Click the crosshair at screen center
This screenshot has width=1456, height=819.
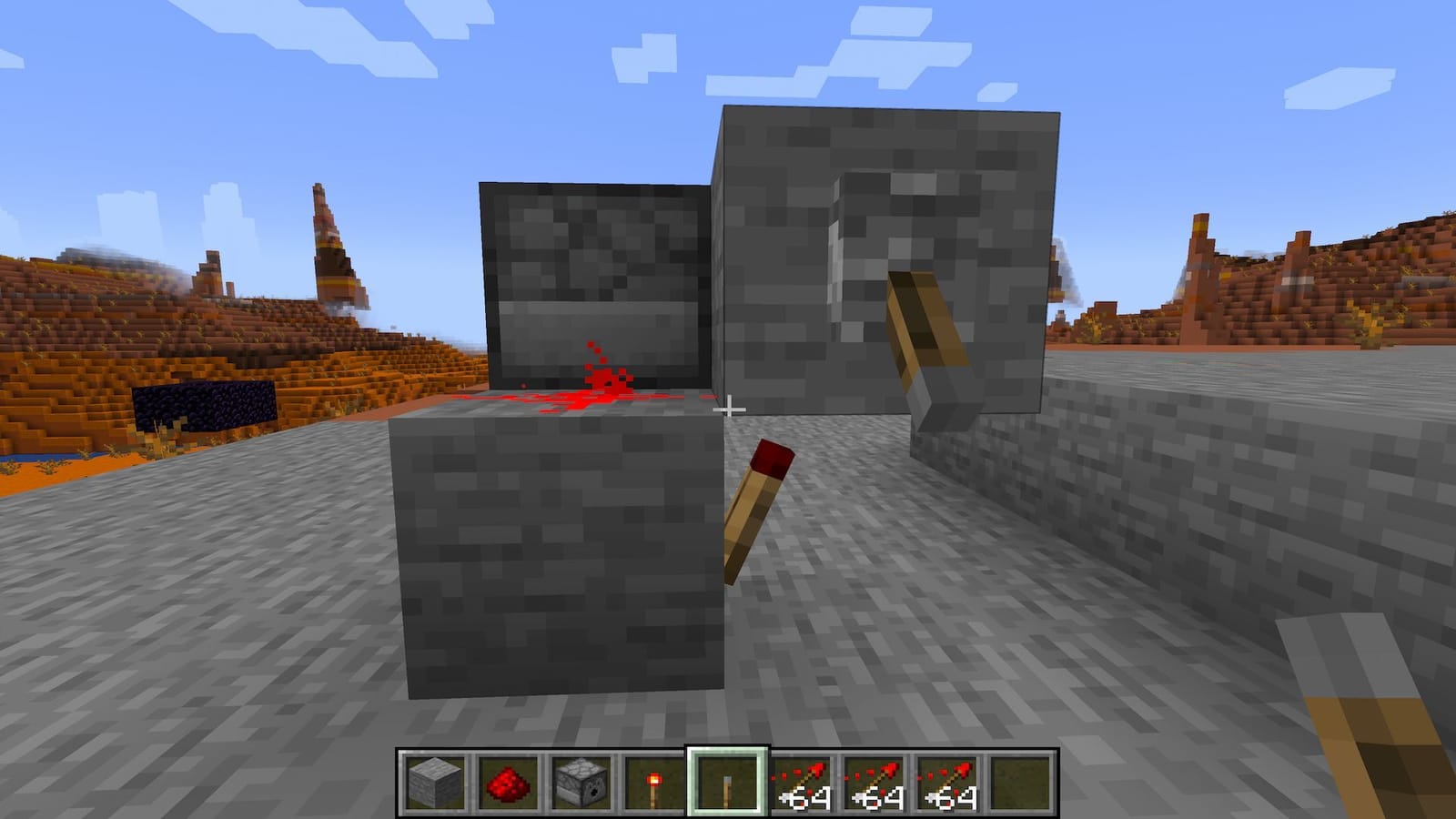coord(728,409)
